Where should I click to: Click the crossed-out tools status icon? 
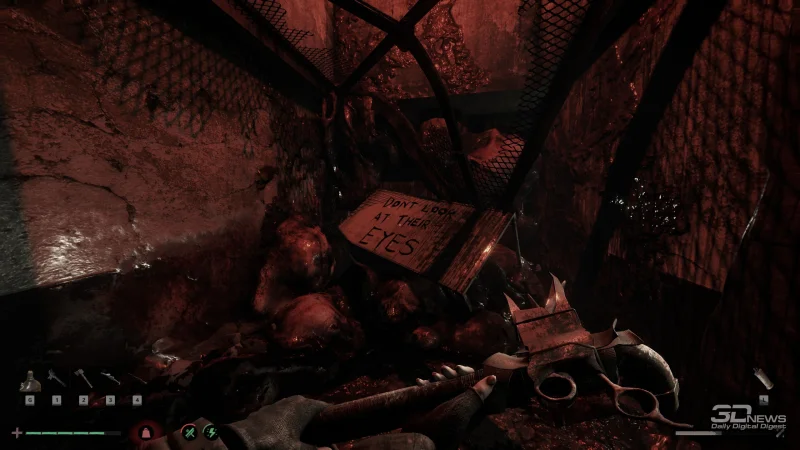tap(188, 432)
